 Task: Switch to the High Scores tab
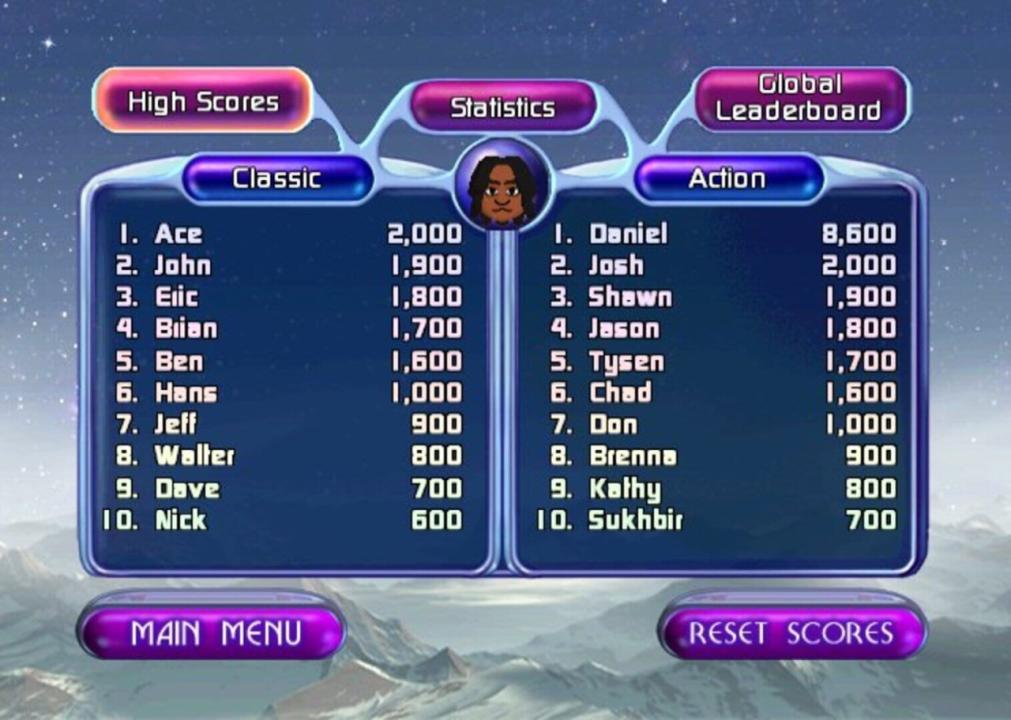click(x=203, y=101)
